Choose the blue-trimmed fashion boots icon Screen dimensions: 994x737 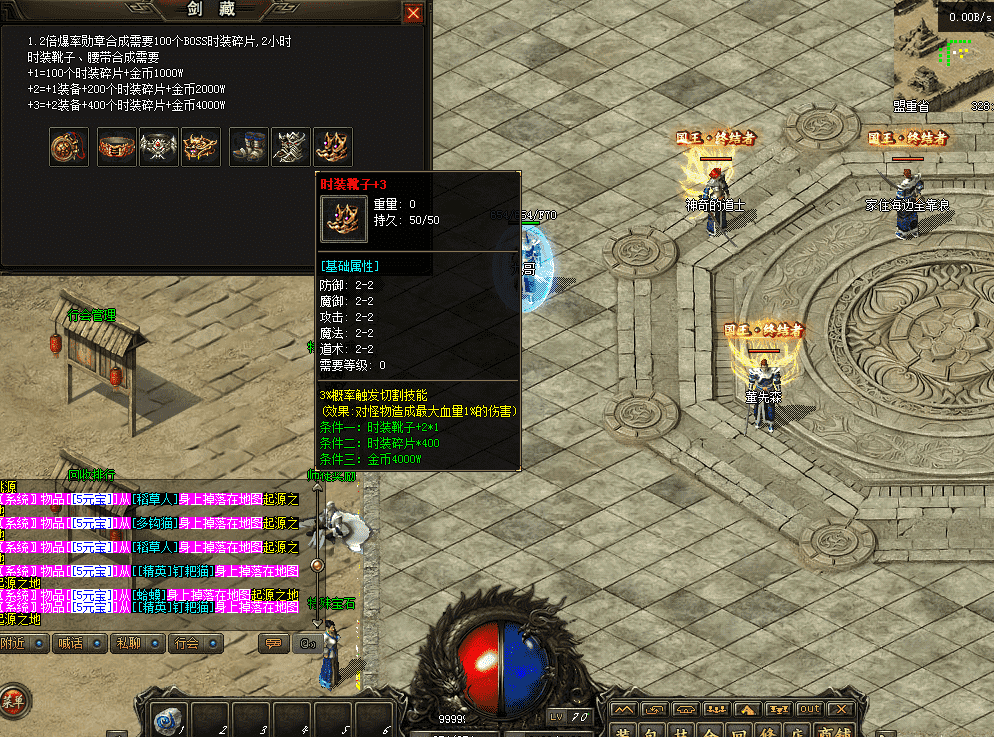[248, 147]
